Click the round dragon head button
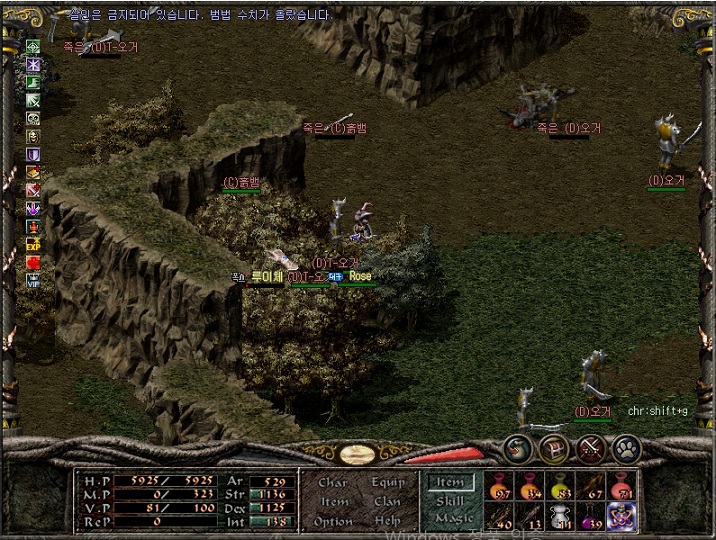Image resolution: width=716 pixels, height=540 pixels. coord(517,449)
